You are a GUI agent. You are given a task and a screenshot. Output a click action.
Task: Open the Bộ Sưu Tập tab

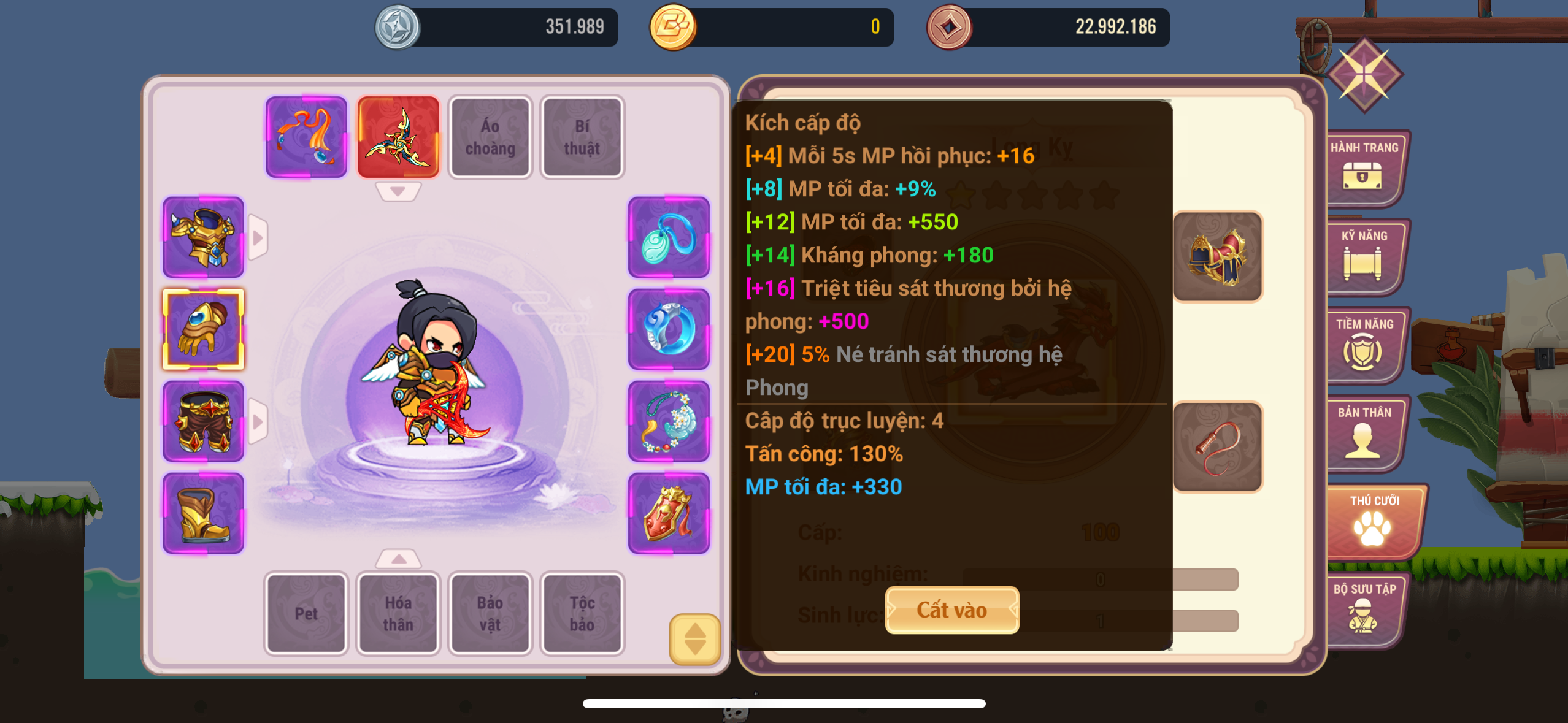(x=1364, y=609)
